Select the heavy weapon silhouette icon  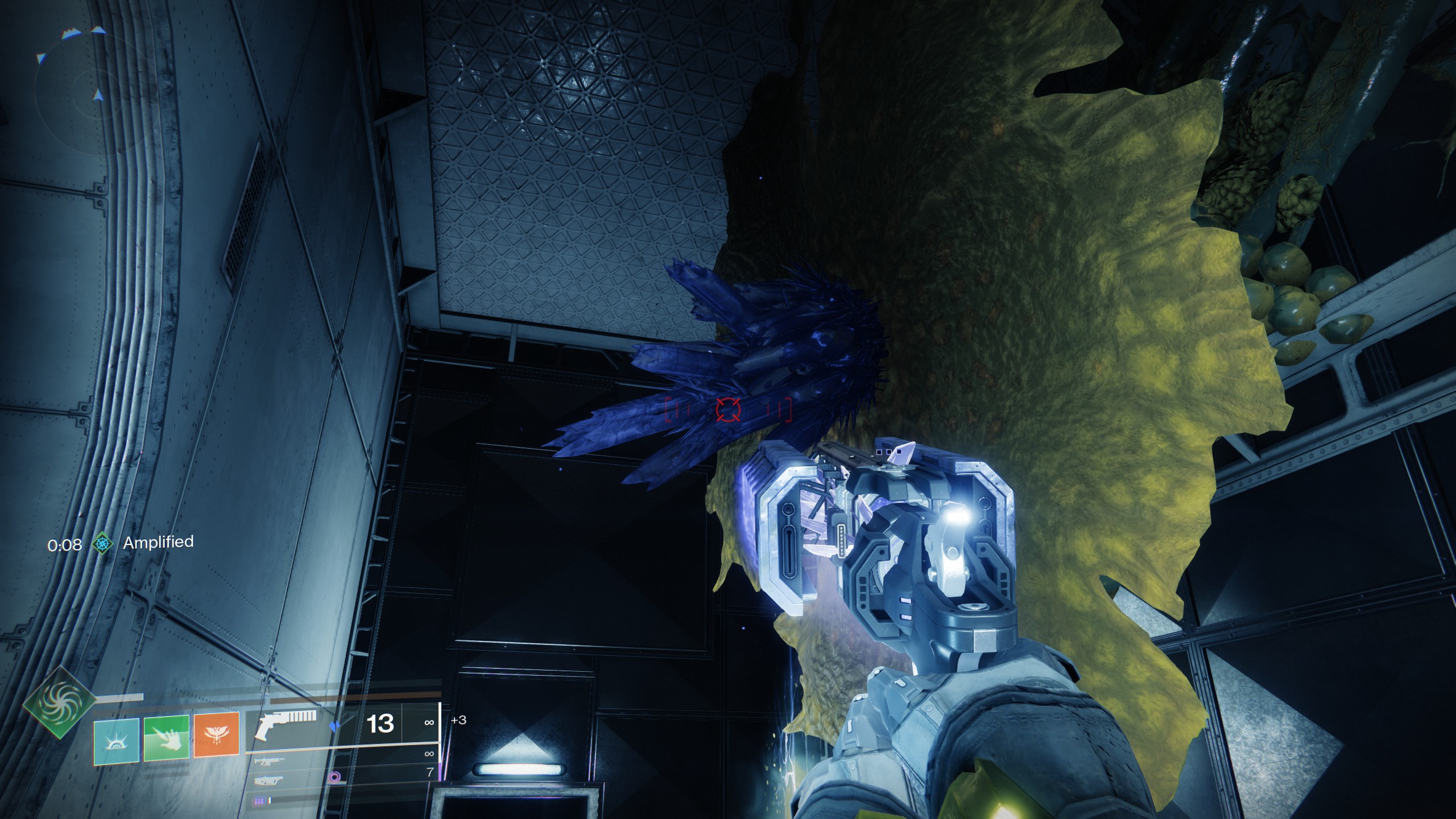(x=268, y=782)
